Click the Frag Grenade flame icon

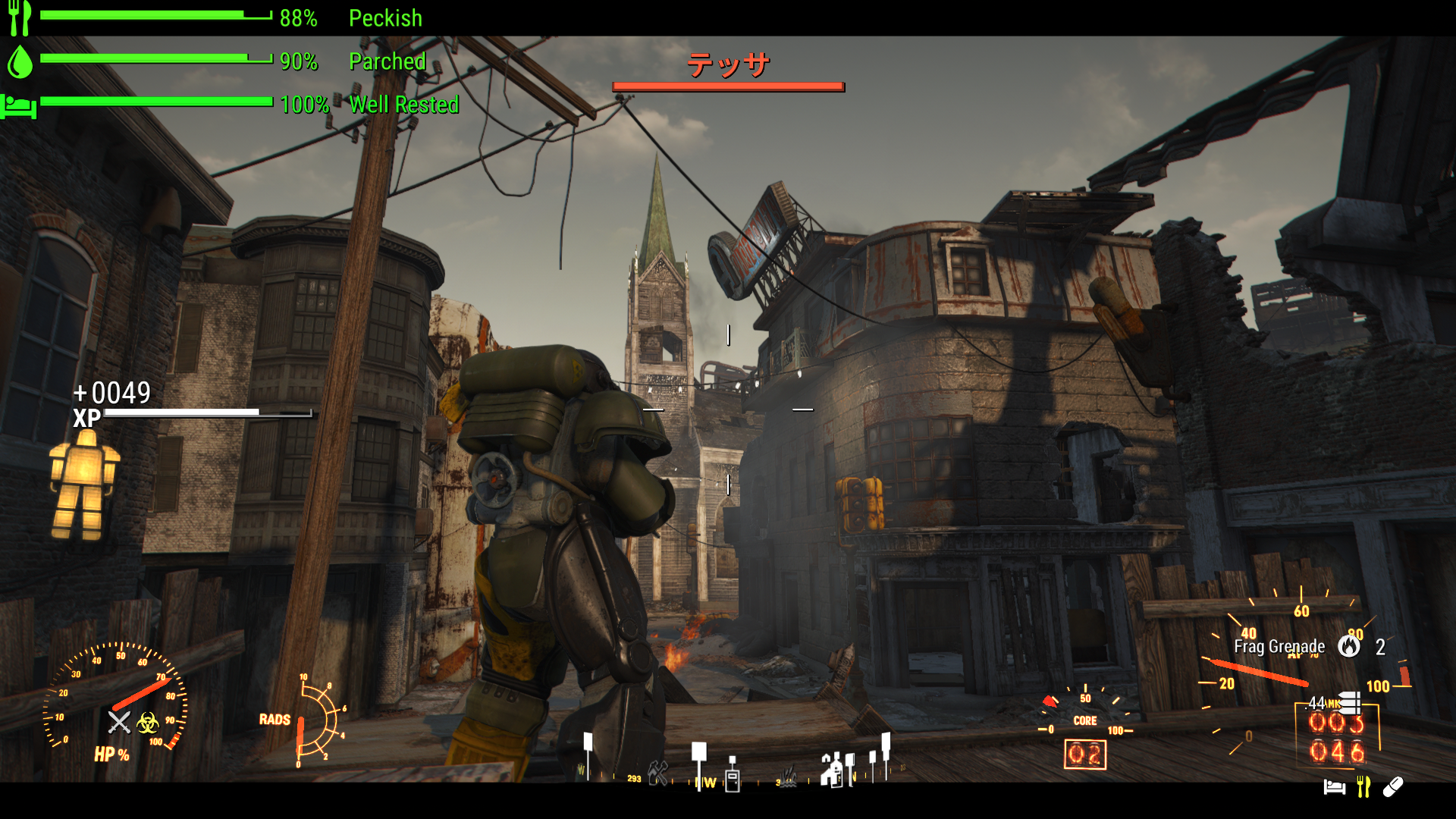[x=1348, y=646]
